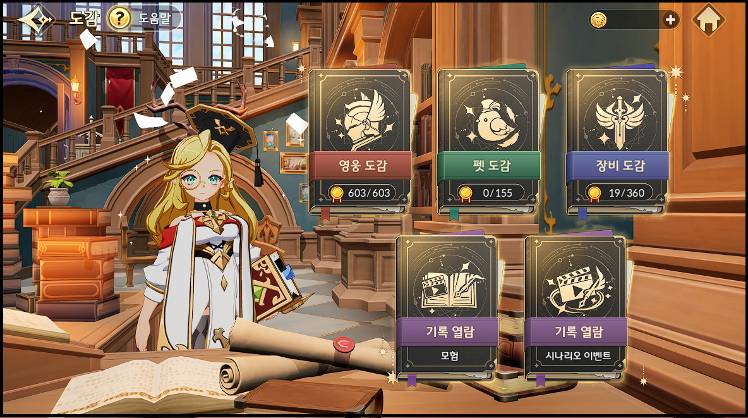
Task: Go back using the top-left arrow
Action: pos(36,19)
